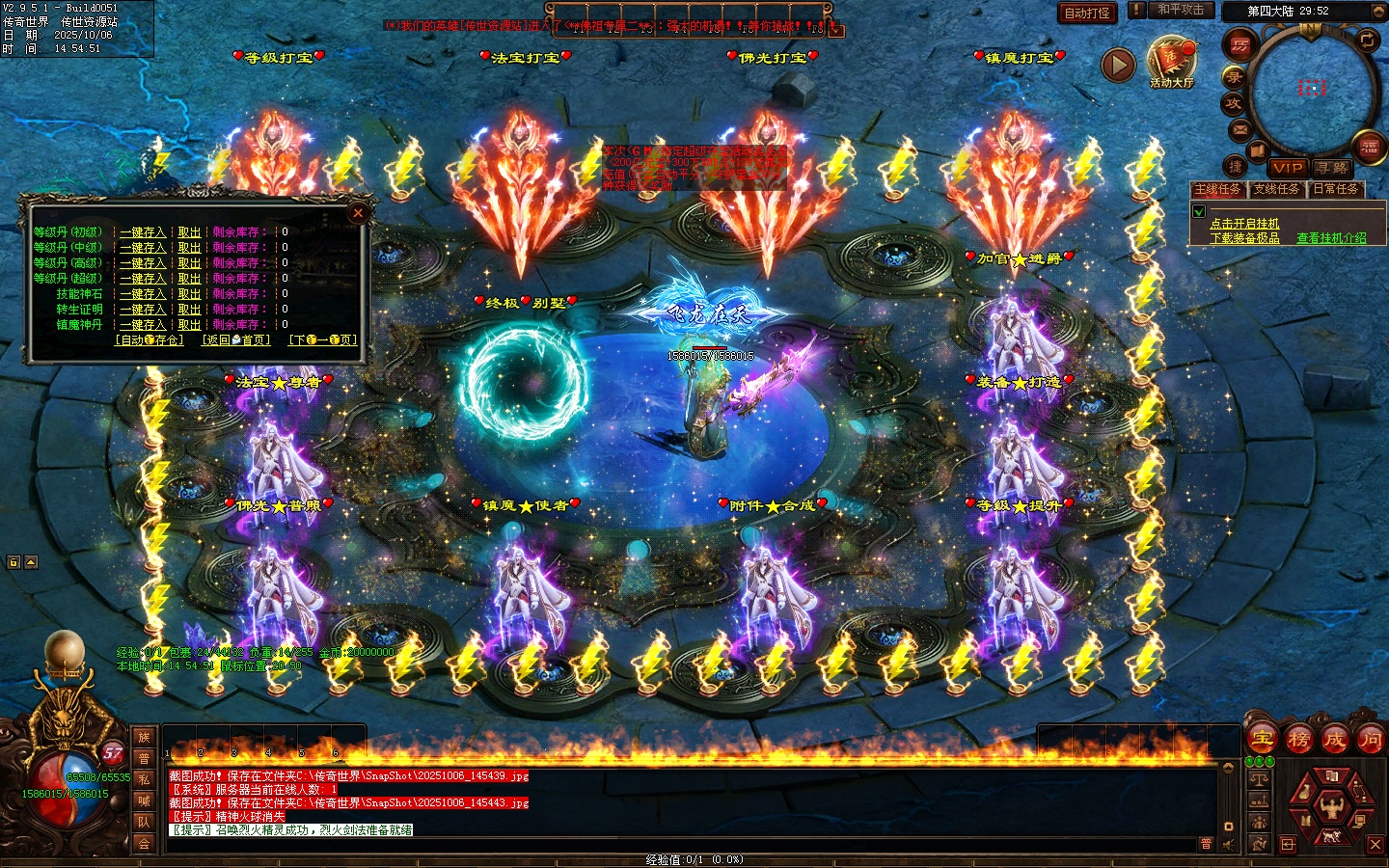Go to the next page 下一页
The width and height of the screenshot is (1389, 868).
click(323, 340)
